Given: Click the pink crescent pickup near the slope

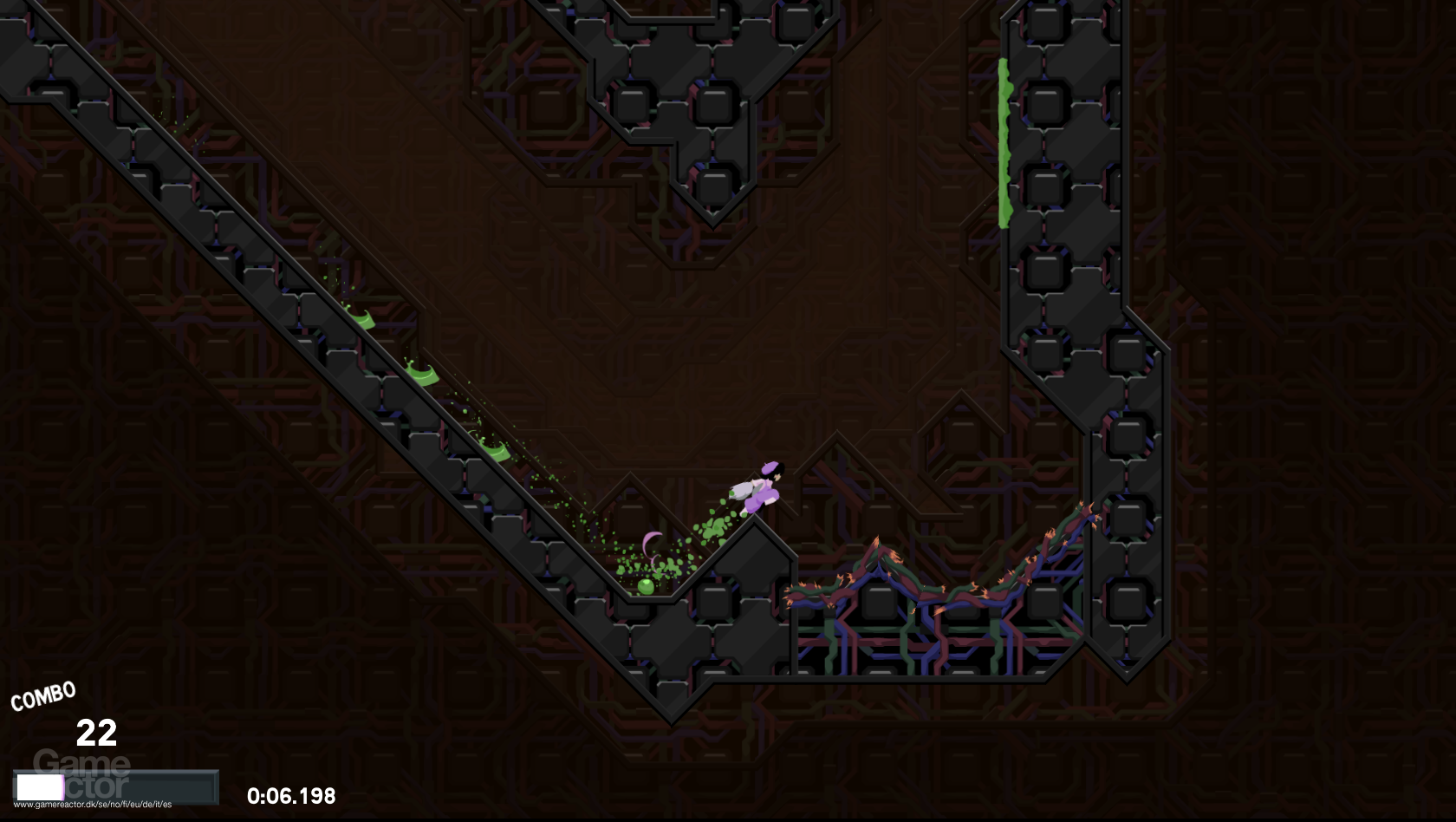Looking at the screenshot, I should click(x=652, y=545).
